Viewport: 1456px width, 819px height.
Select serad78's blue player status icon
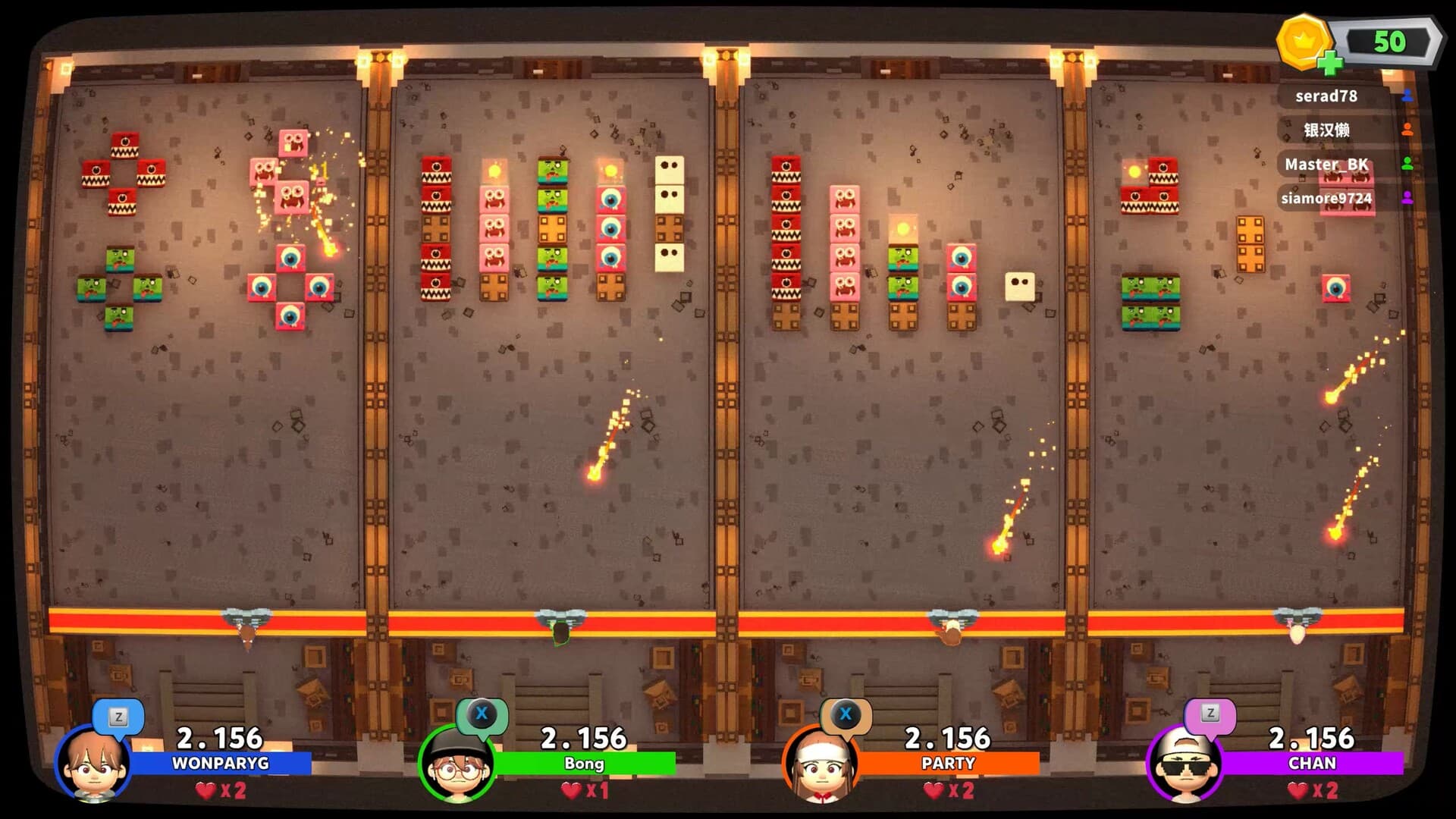pyautogui.click(x=1407, y=96)
